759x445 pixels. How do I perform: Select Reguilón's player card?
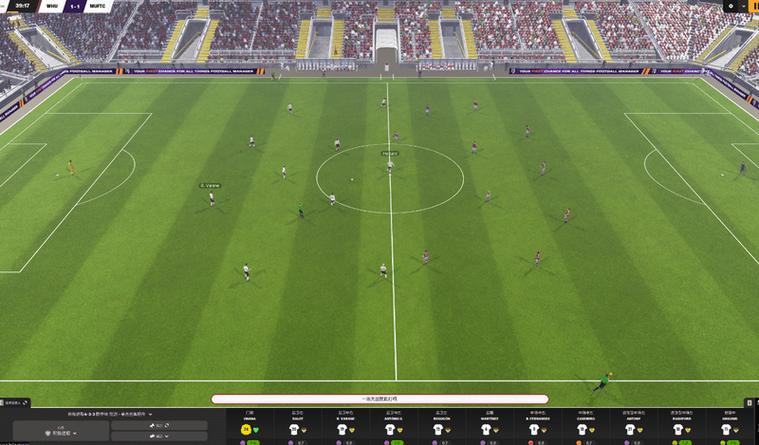click(438, 427)
